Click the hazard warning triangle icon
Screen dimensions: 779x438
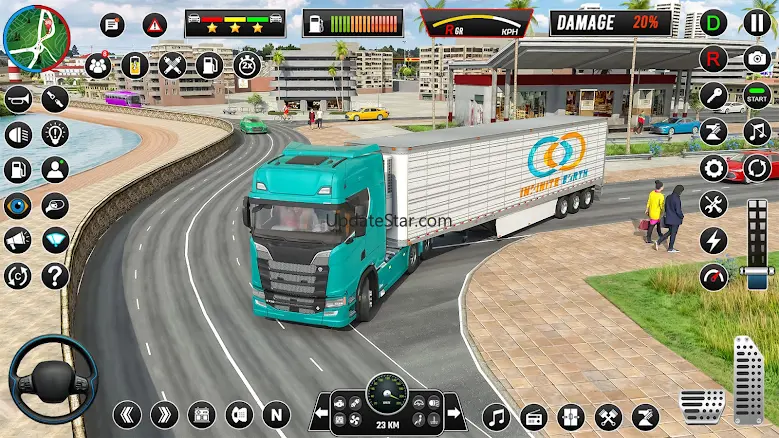[x=154, y=25]
